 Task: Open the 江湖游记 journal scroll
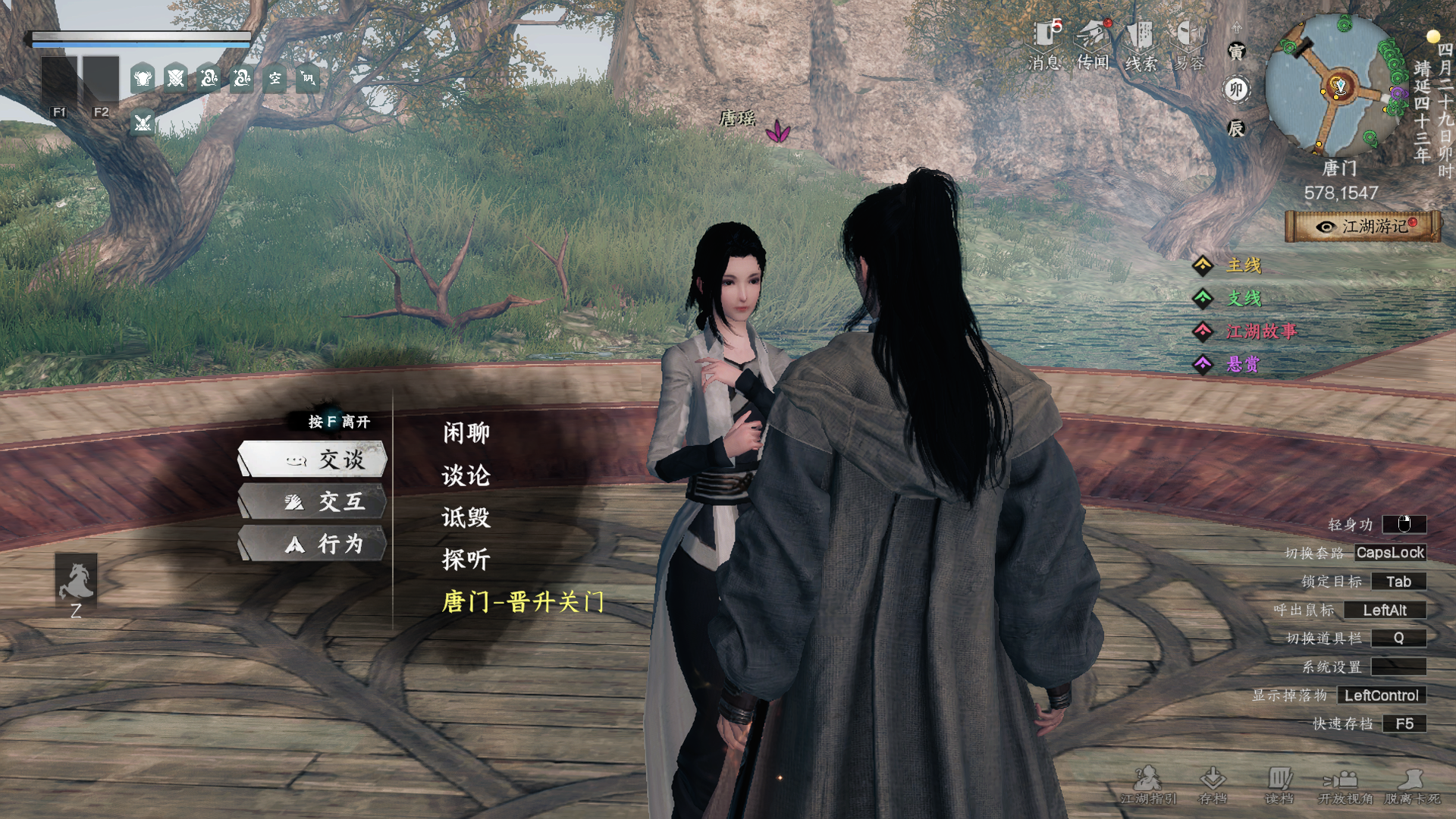click(1363, 226)
